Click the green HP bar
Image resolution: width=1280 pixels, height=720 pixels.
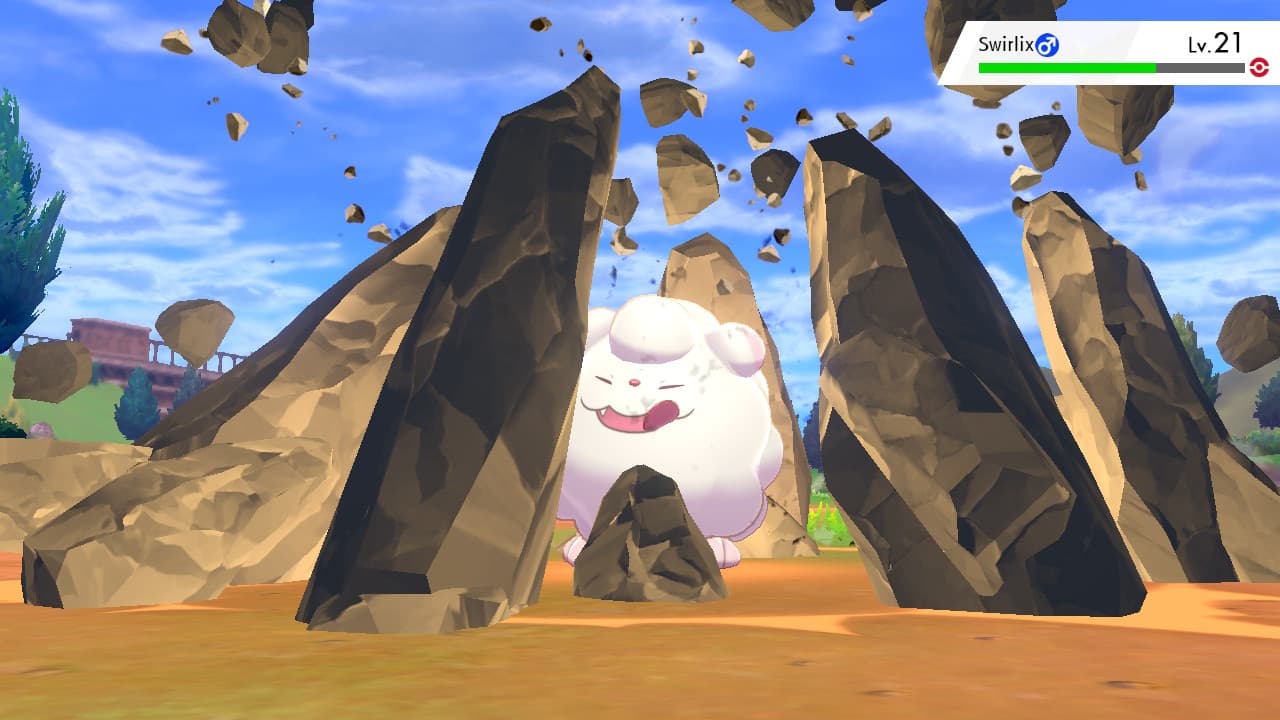[1066, 67]
